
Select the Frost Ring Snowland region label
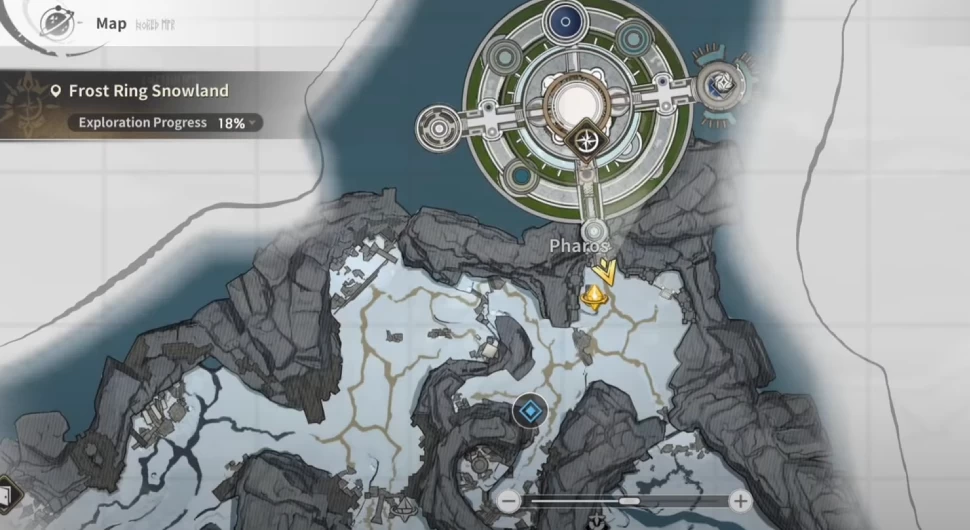click(148, 91)
